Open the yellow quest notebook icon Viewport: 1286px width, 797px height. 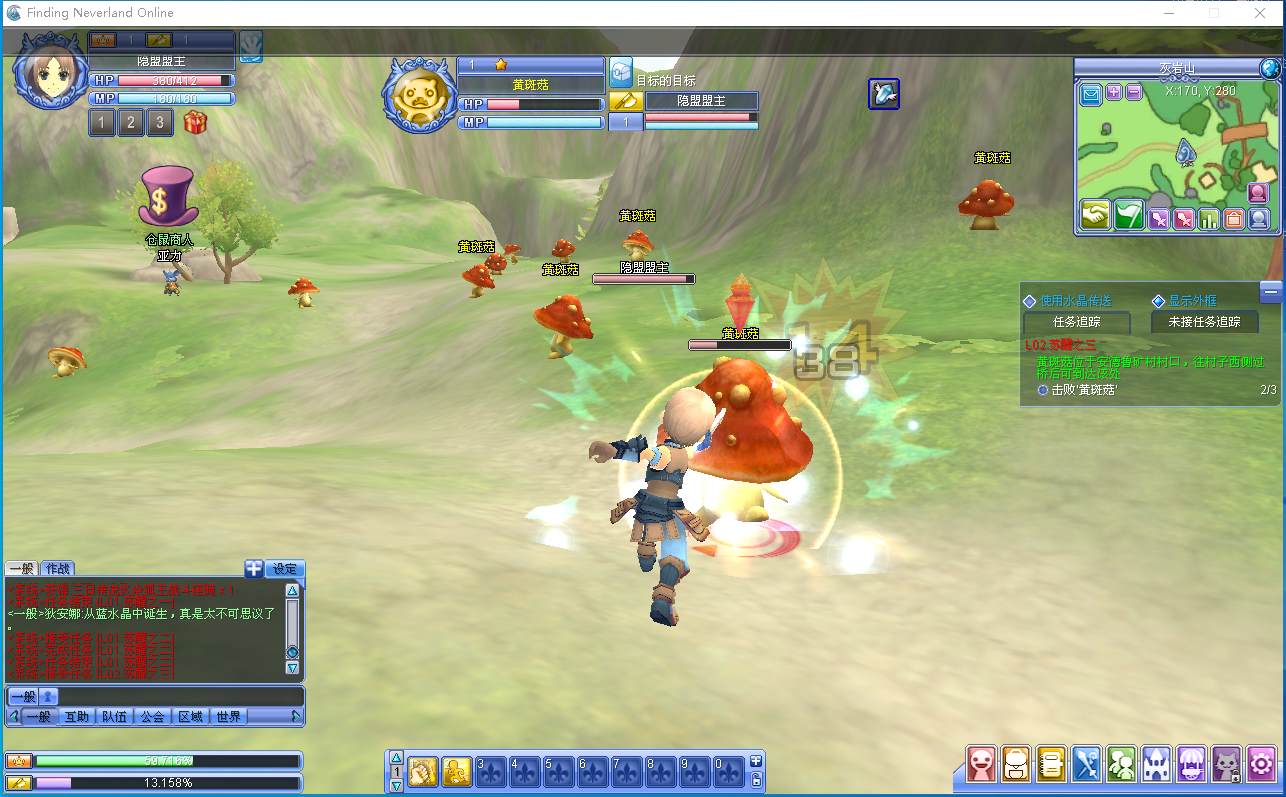1051,764
